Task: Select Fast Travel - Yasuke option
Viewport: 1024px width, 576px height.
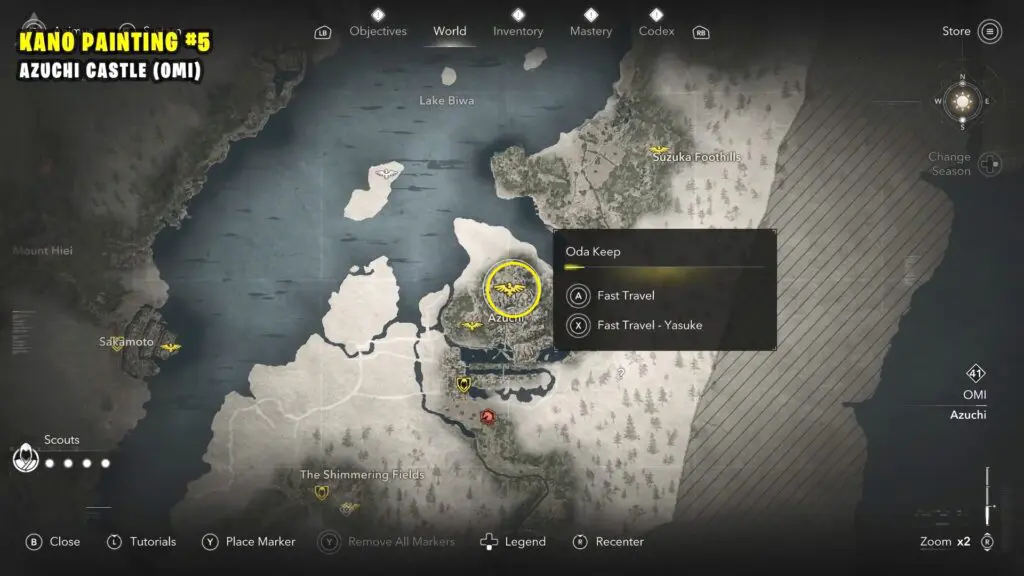Action: (x=649, y=325)
